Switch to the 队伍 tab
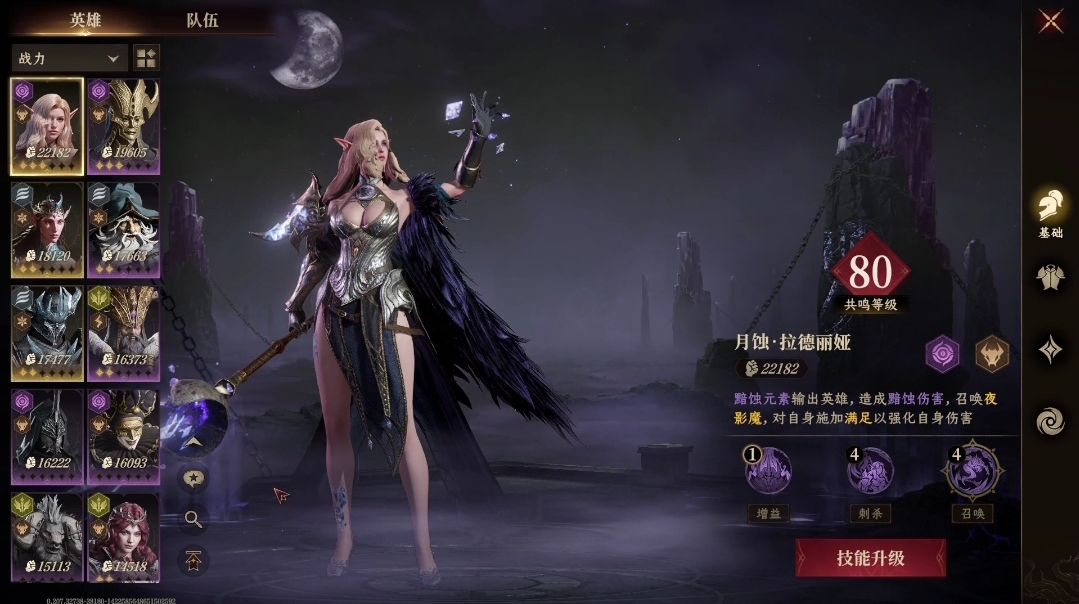Viewport: 1079px width, 604px height. point(202,20)
